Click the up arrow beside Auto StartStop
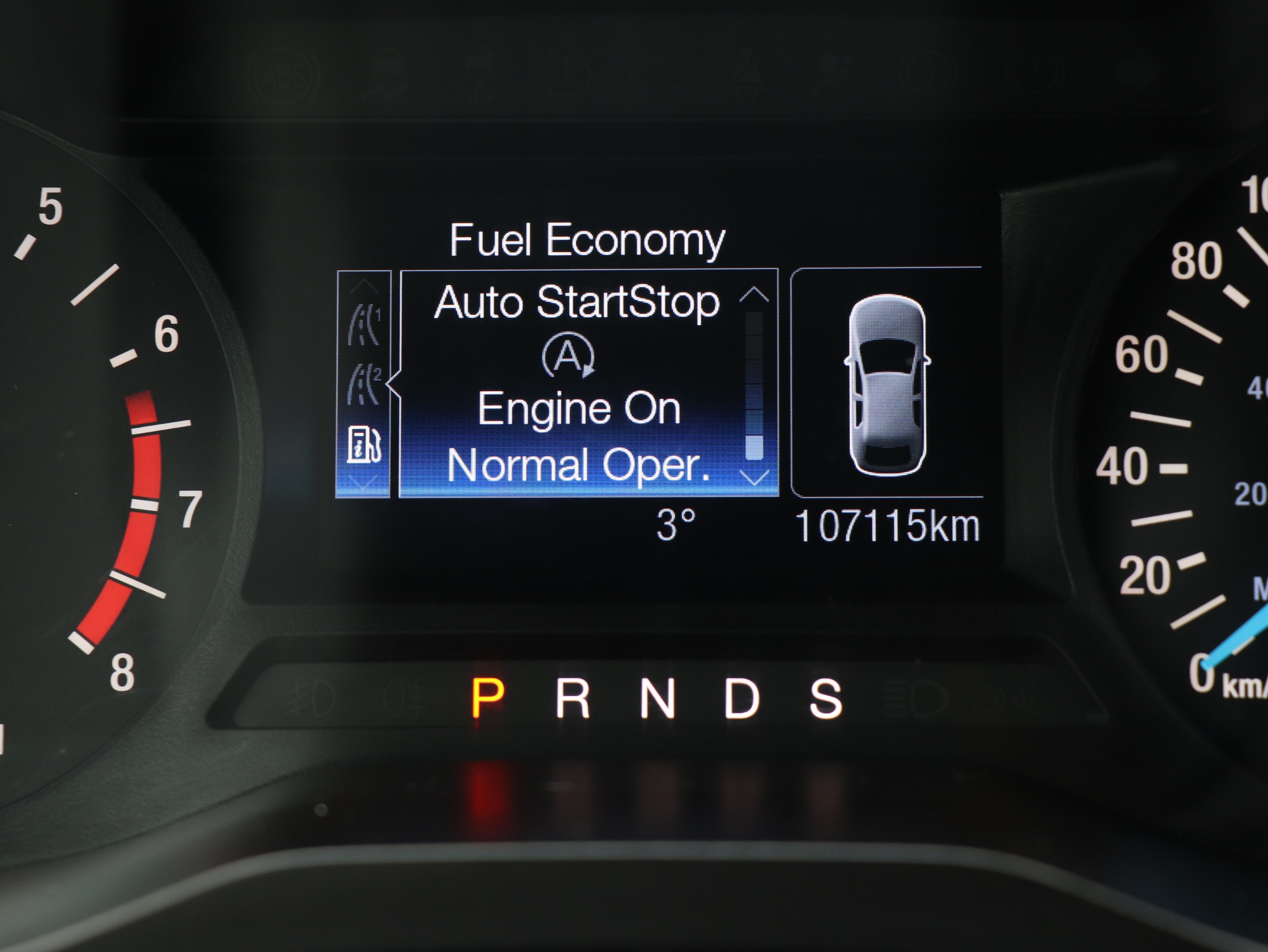The height and width of the screenshot is (952, 1268). point(754,295)
